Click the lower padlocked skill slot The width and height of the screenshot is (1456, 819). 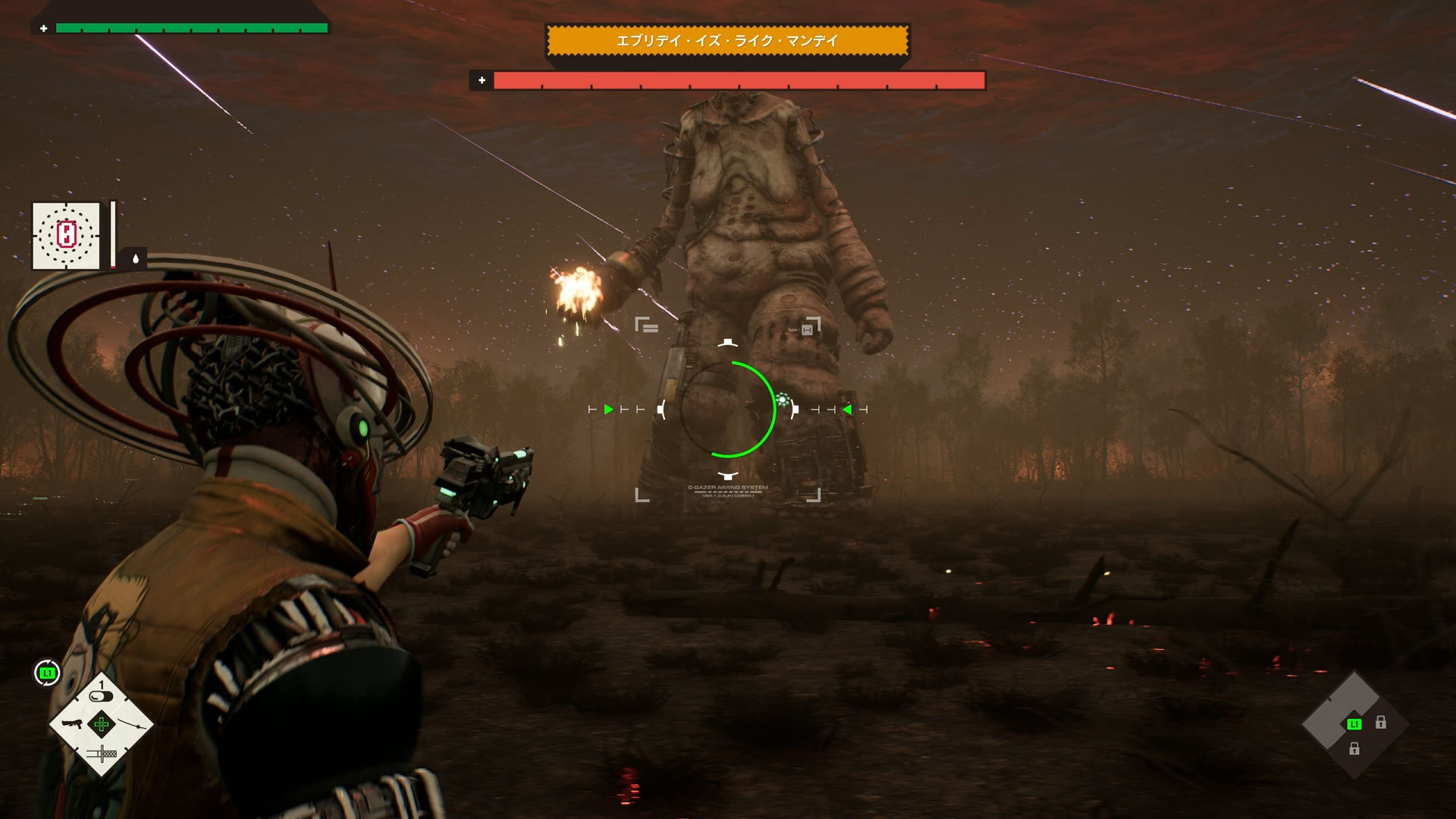[1354, 749]
